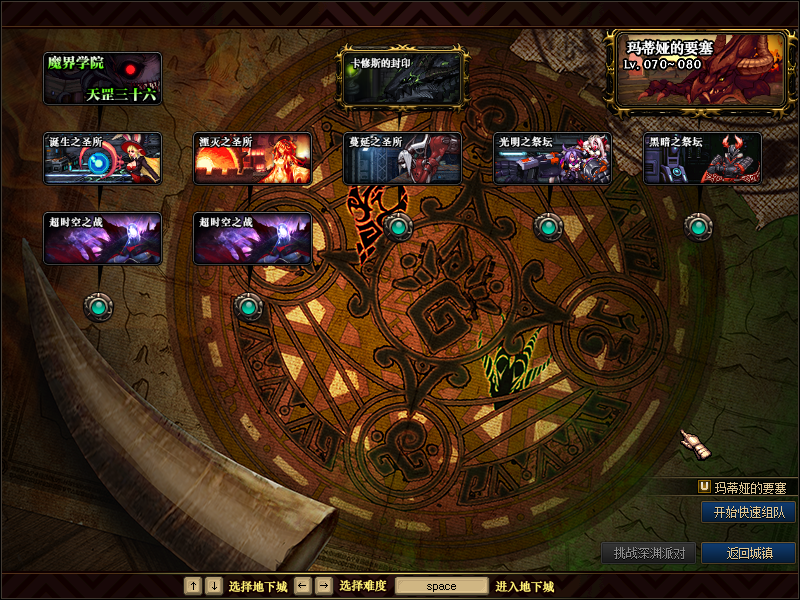Choose the 卡修斯的封印 dungeon tile
800x600 pixels.
click(x=402, y=79)
